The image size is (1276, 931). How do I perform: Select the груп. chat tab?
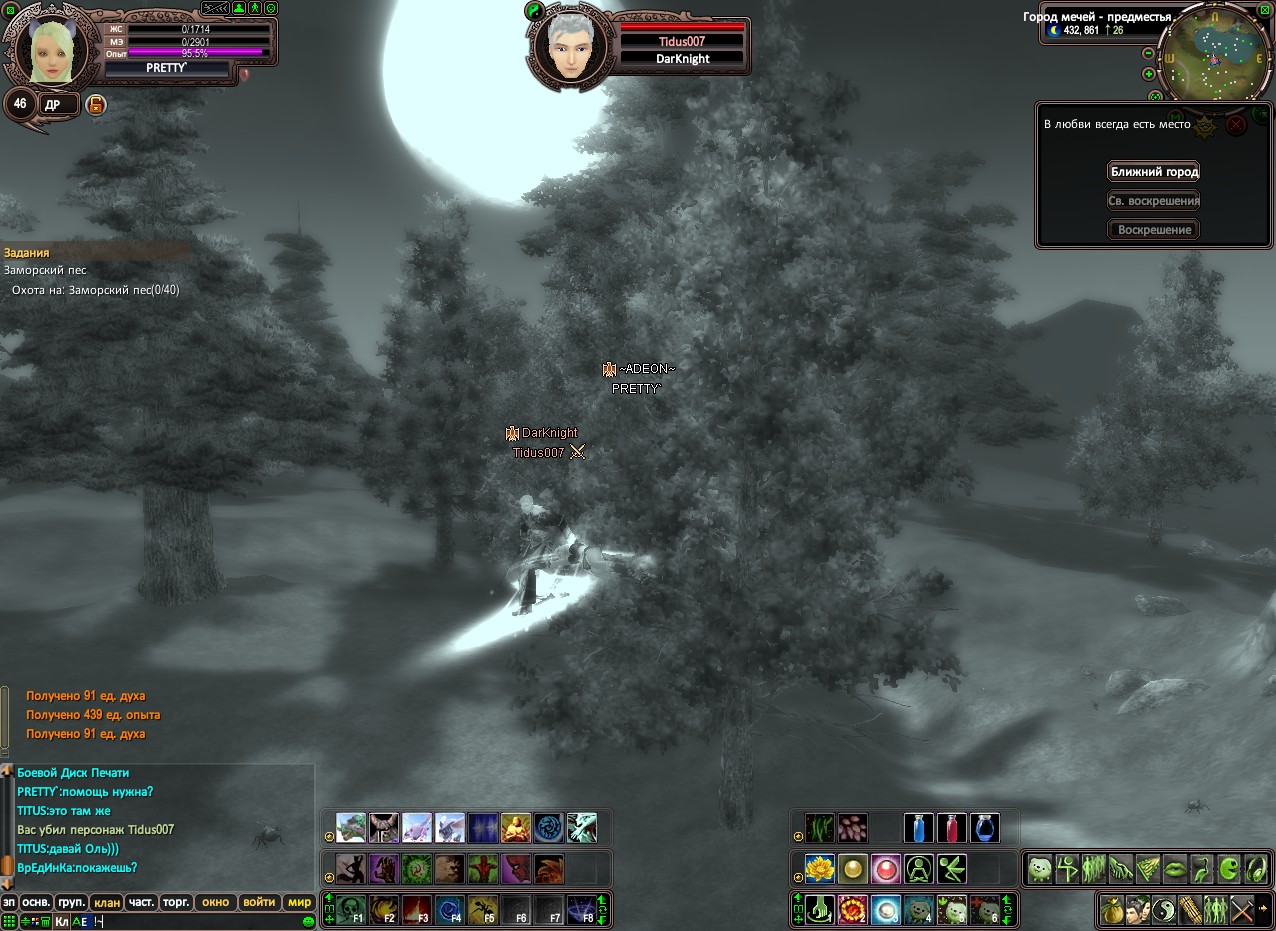(x=71, y=902)
